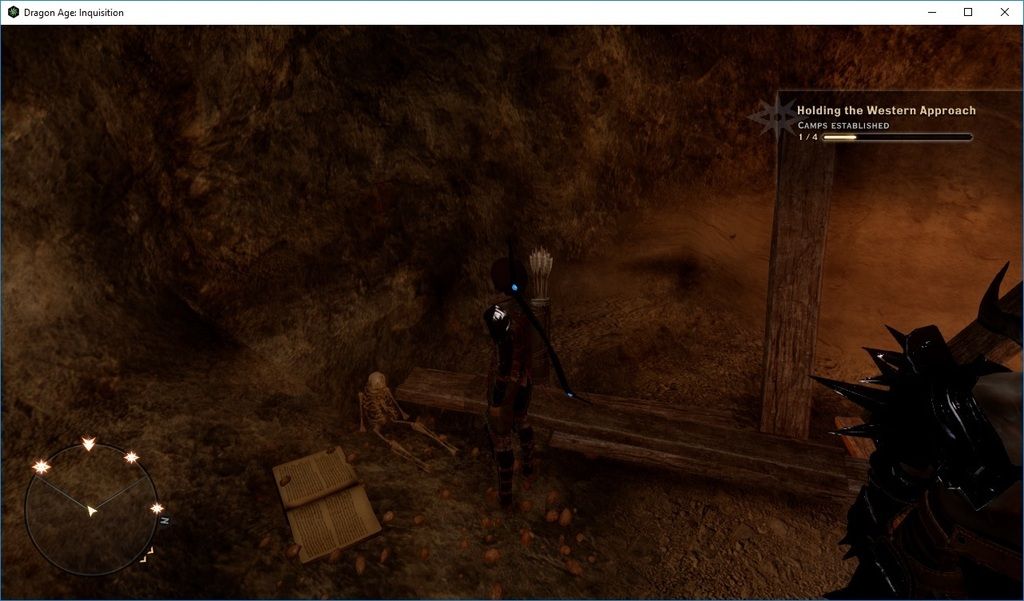
Task: Click the circular minimap compass
Action: pos(91,509)
